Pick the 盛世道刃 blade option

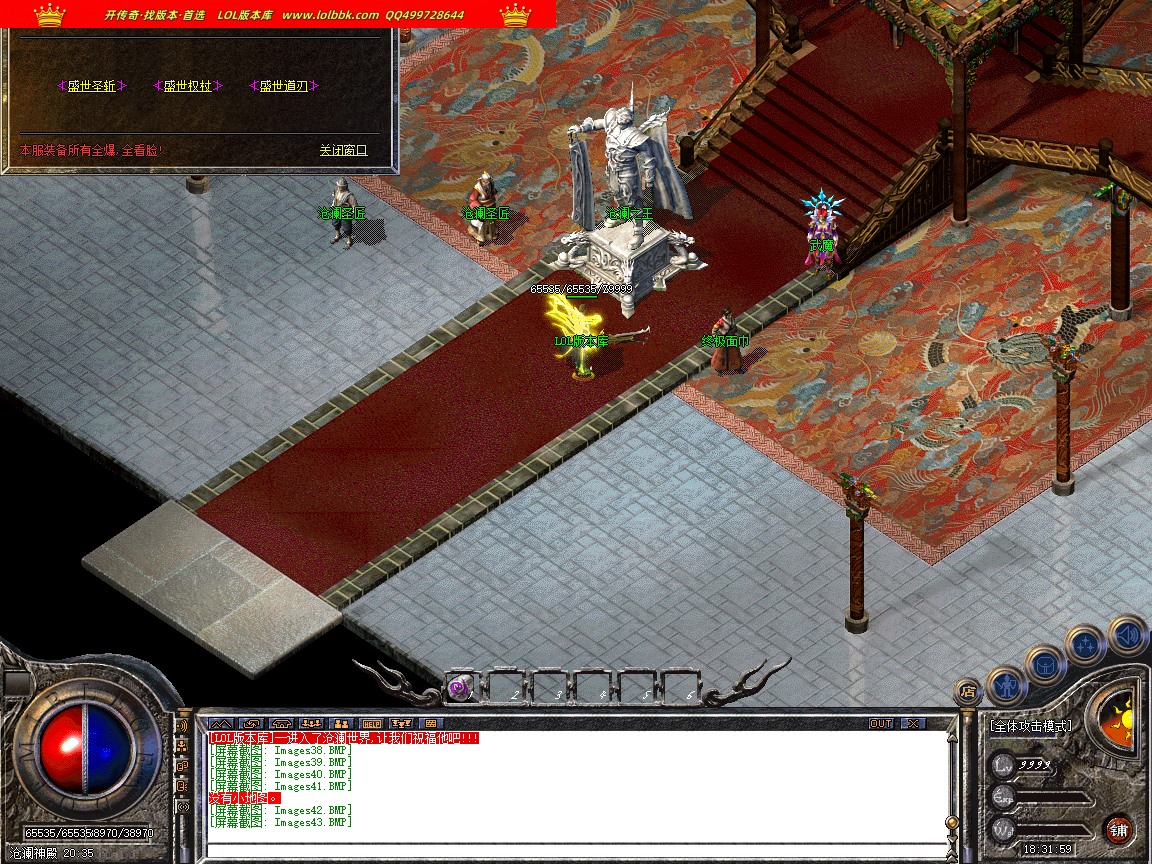tap(283, 86)
